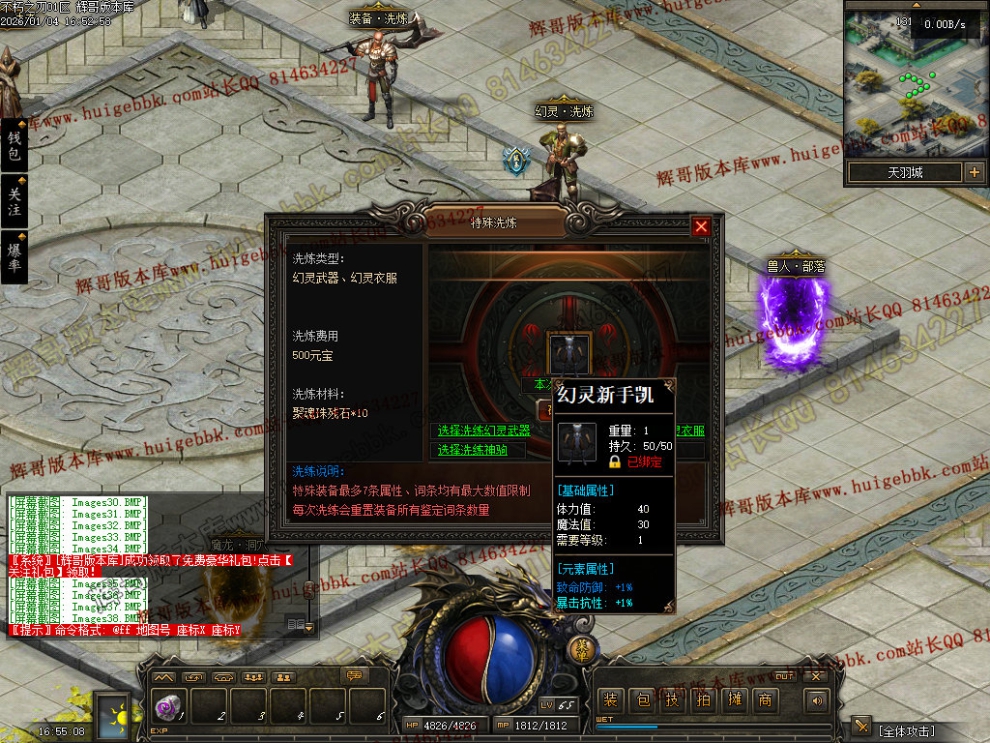Expand the 天羽城 map with plus button
This screenshot has height=743, width=990.
click(974, 172)
